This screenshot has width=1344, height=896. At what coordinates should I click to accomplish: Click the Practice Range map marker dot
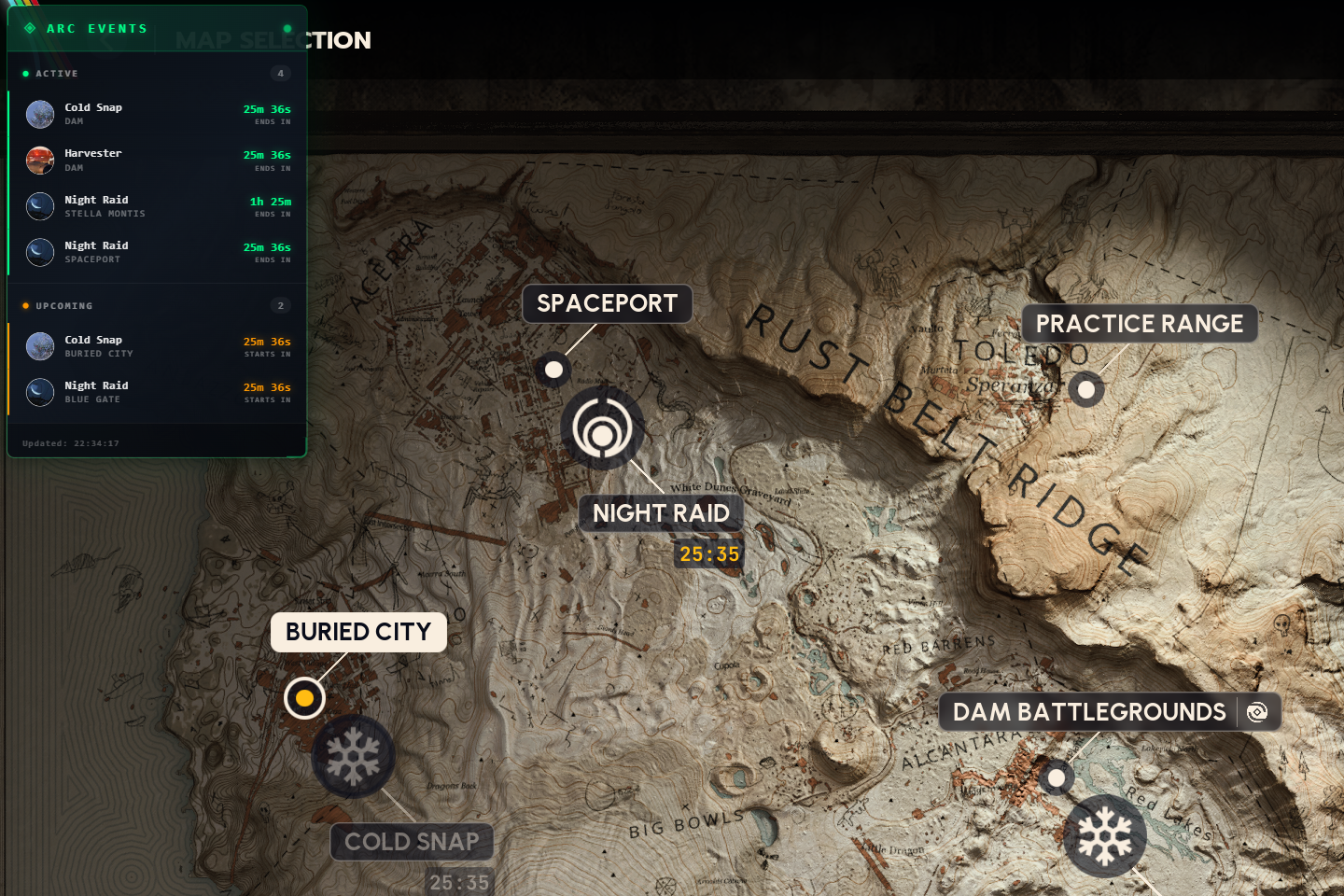(1085, 389)
